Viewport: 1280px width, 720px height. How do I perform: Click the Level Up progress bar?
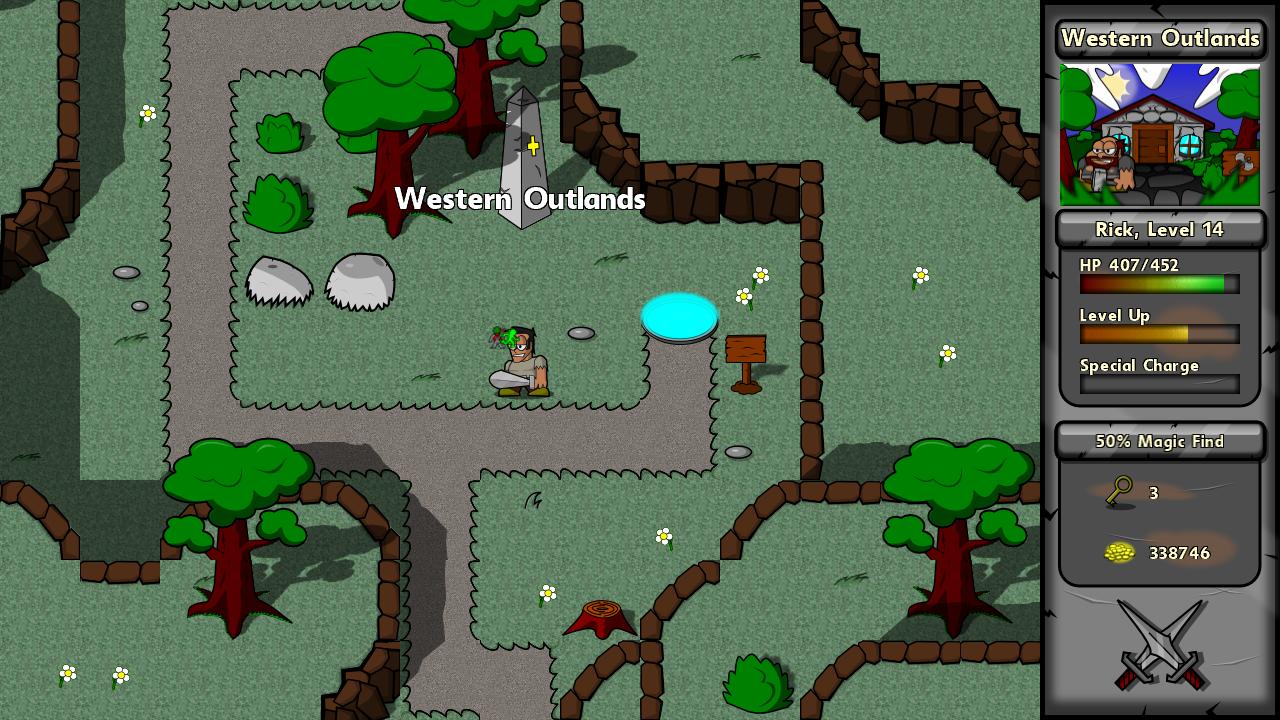pyautogui.click(x=1159, y=334)
